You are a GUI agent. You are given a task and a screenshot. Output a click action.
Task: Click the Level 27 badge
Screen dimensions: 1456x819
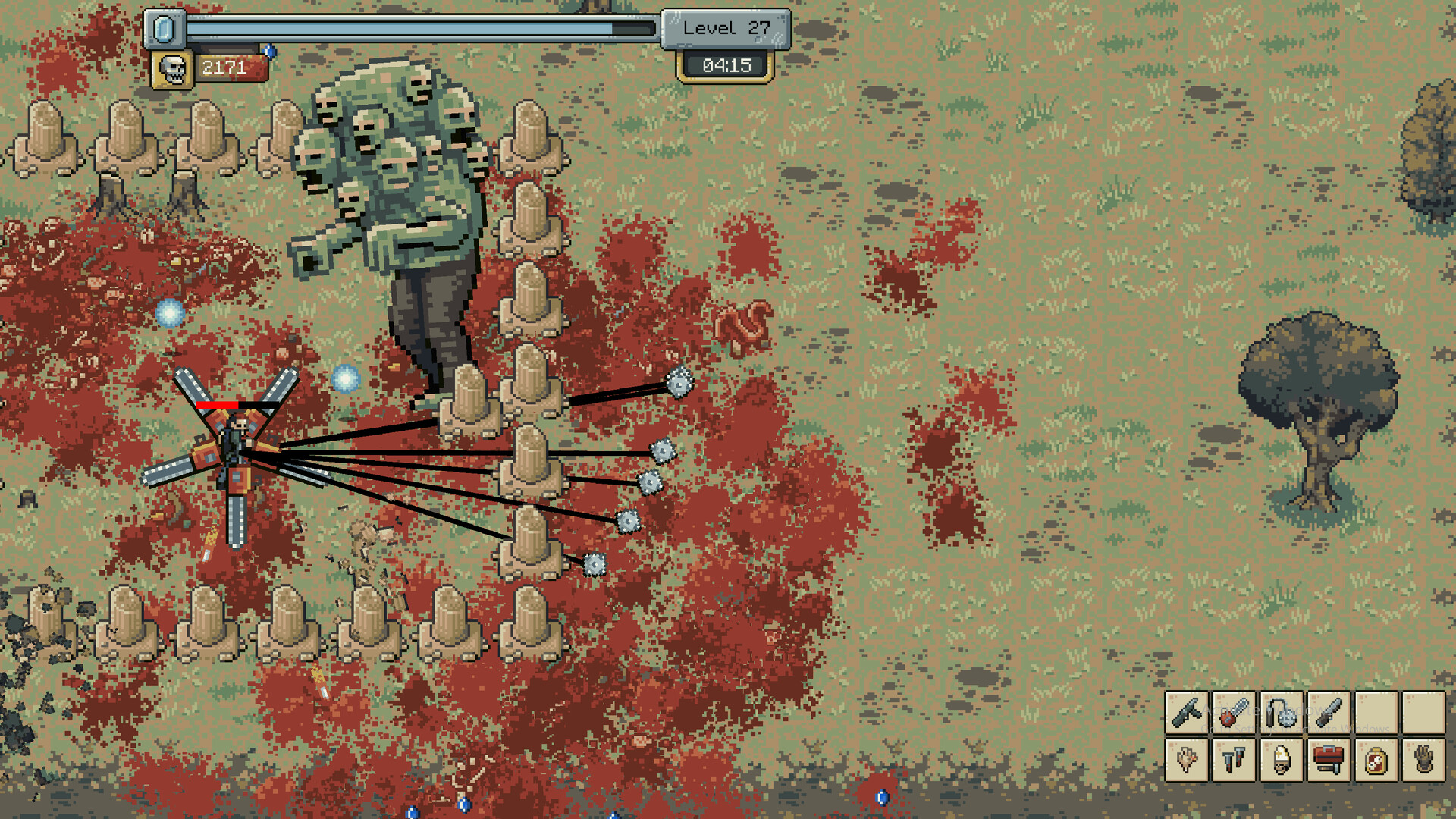tap(725, 29)
